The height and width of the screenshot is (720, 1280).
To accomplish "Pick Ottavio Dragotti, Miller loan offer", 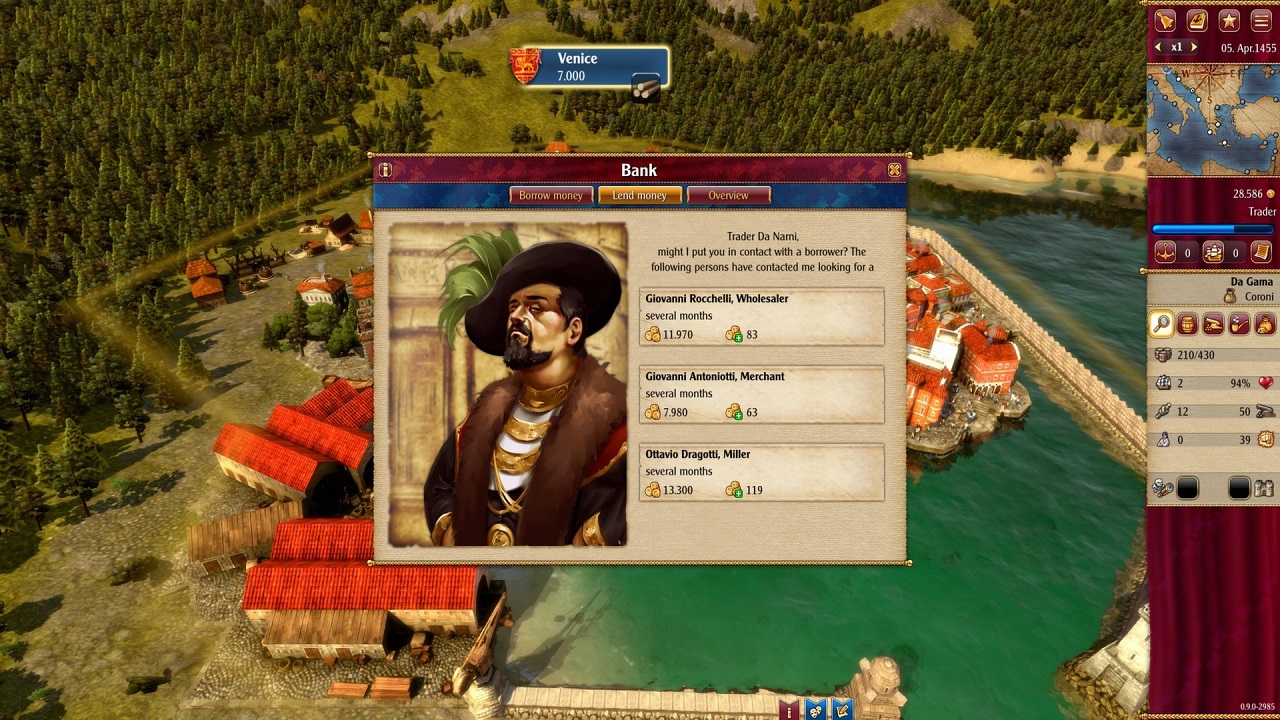I will point(761,473).
